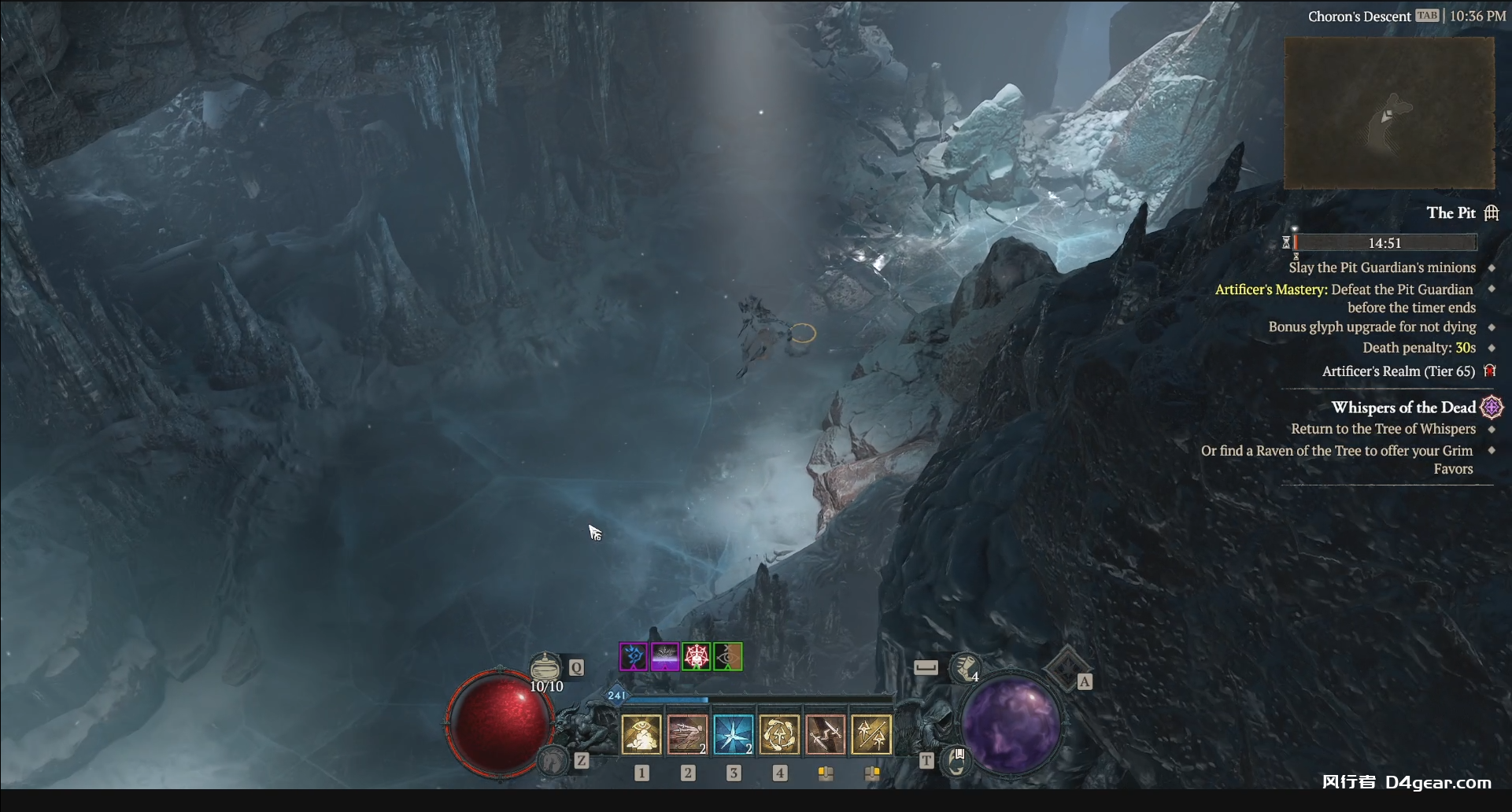Check the purple spiky buff icon
The image size is (1512, 812).
[665, 656]
